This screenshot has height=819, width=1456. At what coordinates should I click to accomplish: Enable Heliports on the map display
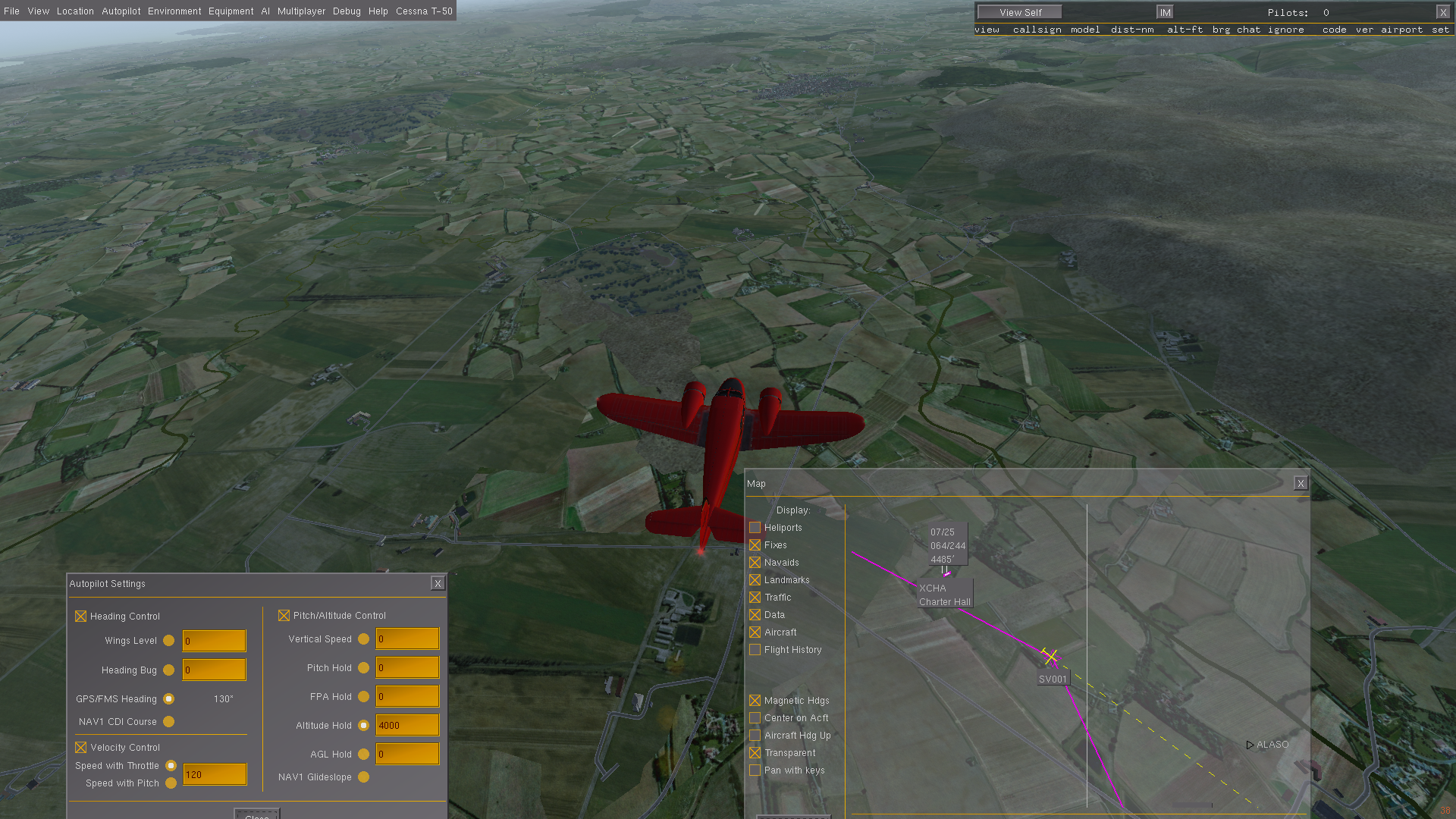pos(755,528)
